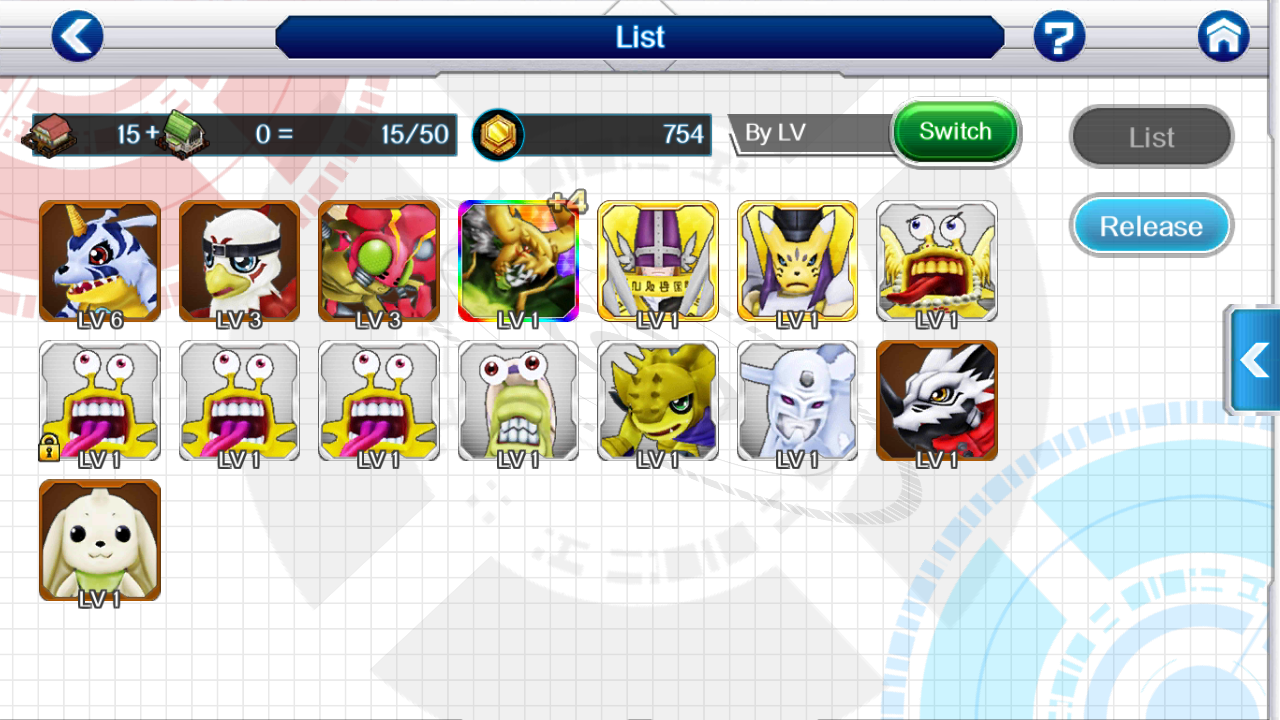The height and width of the screenshot is (720, 1280).
Task: Click the grayed List button
Action: pyautogui.click(x=1151, y=137)
